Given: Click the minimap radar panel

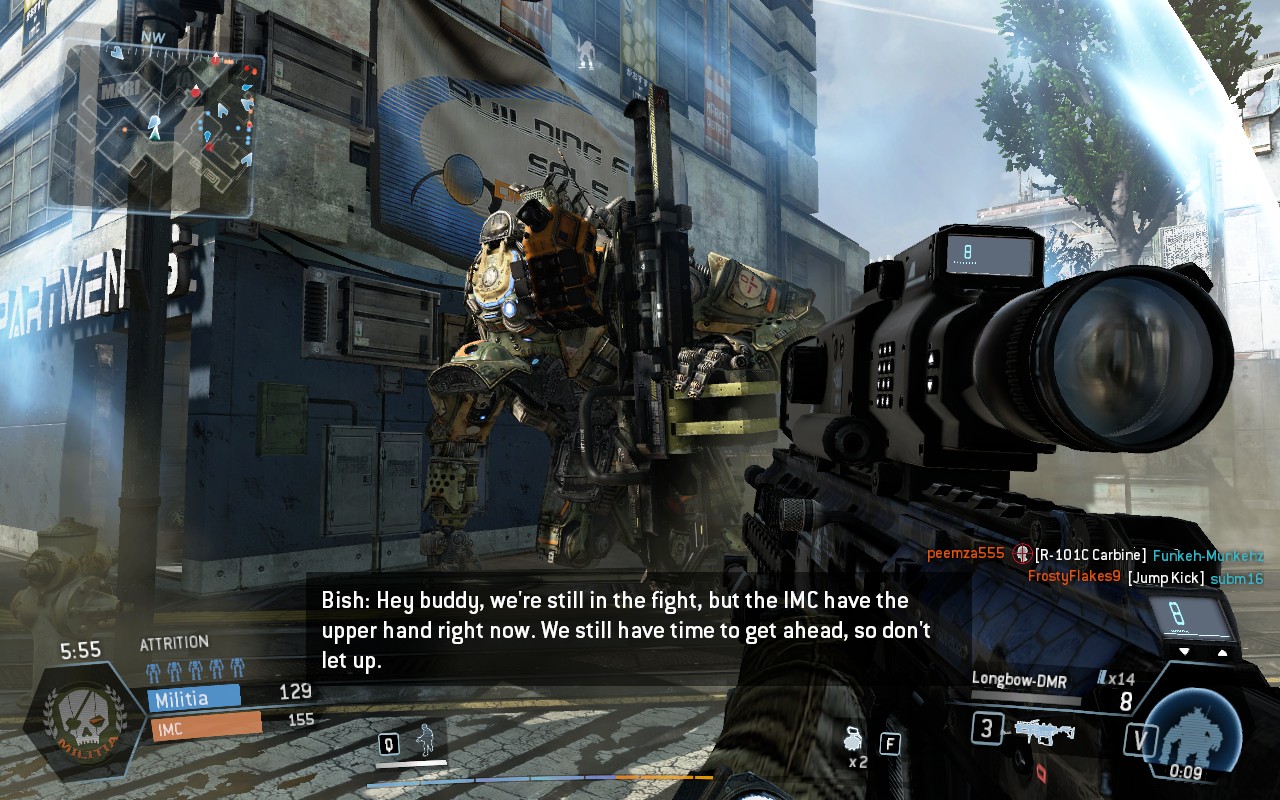Looking at the screenshot, I should pos(160,128).
